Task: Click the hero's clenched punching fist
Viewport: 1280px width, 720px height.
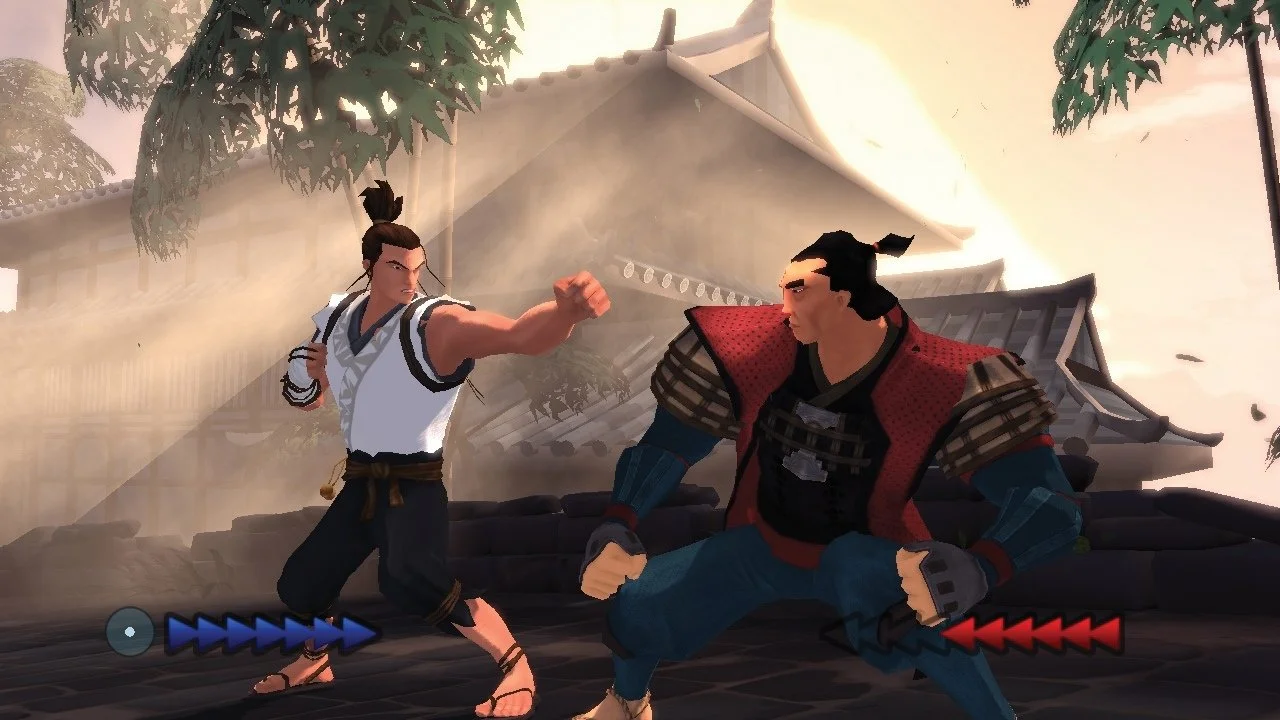Action: click(580, 295)
